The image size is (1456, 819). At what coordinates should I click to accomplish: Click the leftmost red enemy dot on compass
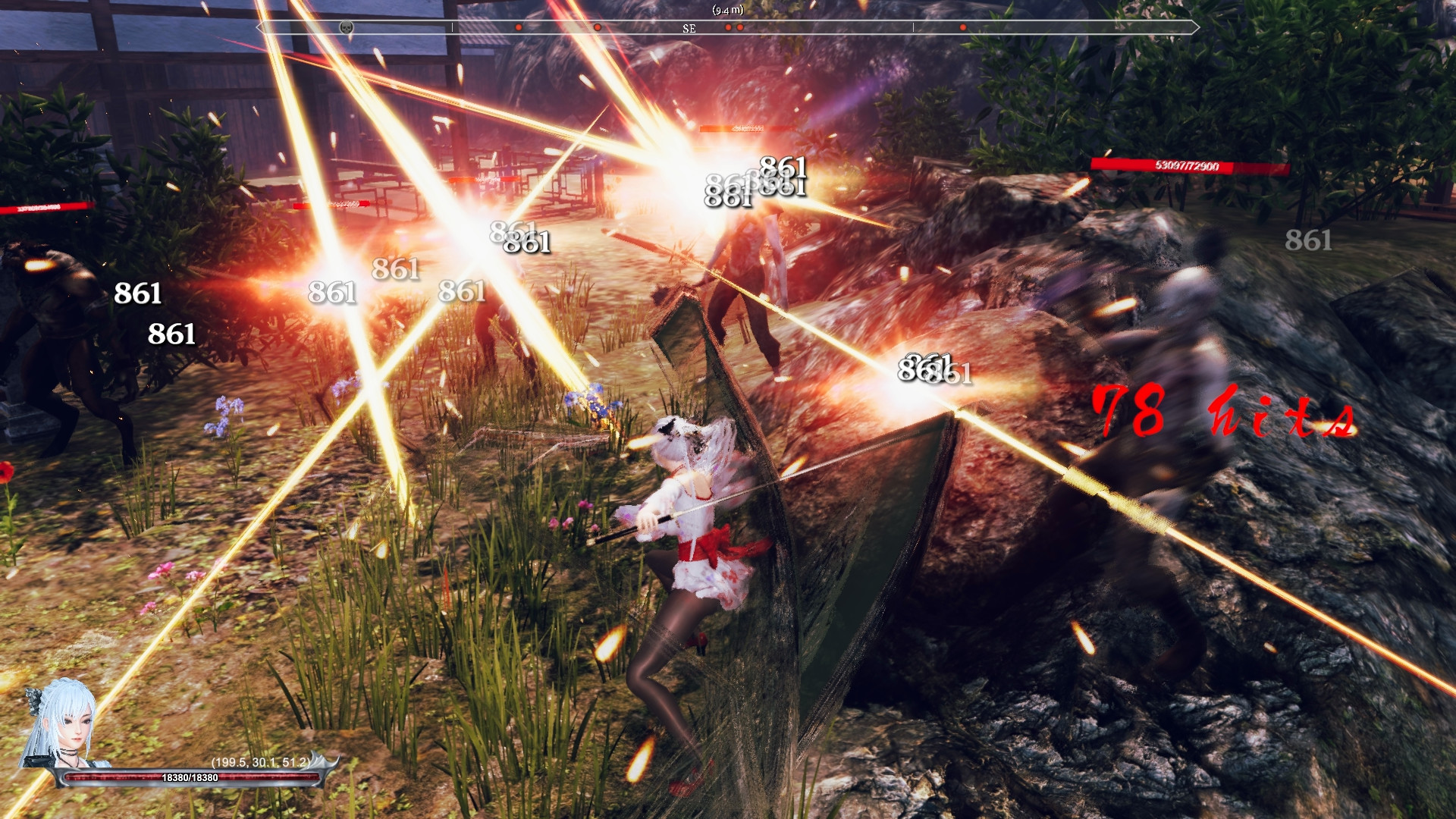pyautogui.click(x=519, y=26)
